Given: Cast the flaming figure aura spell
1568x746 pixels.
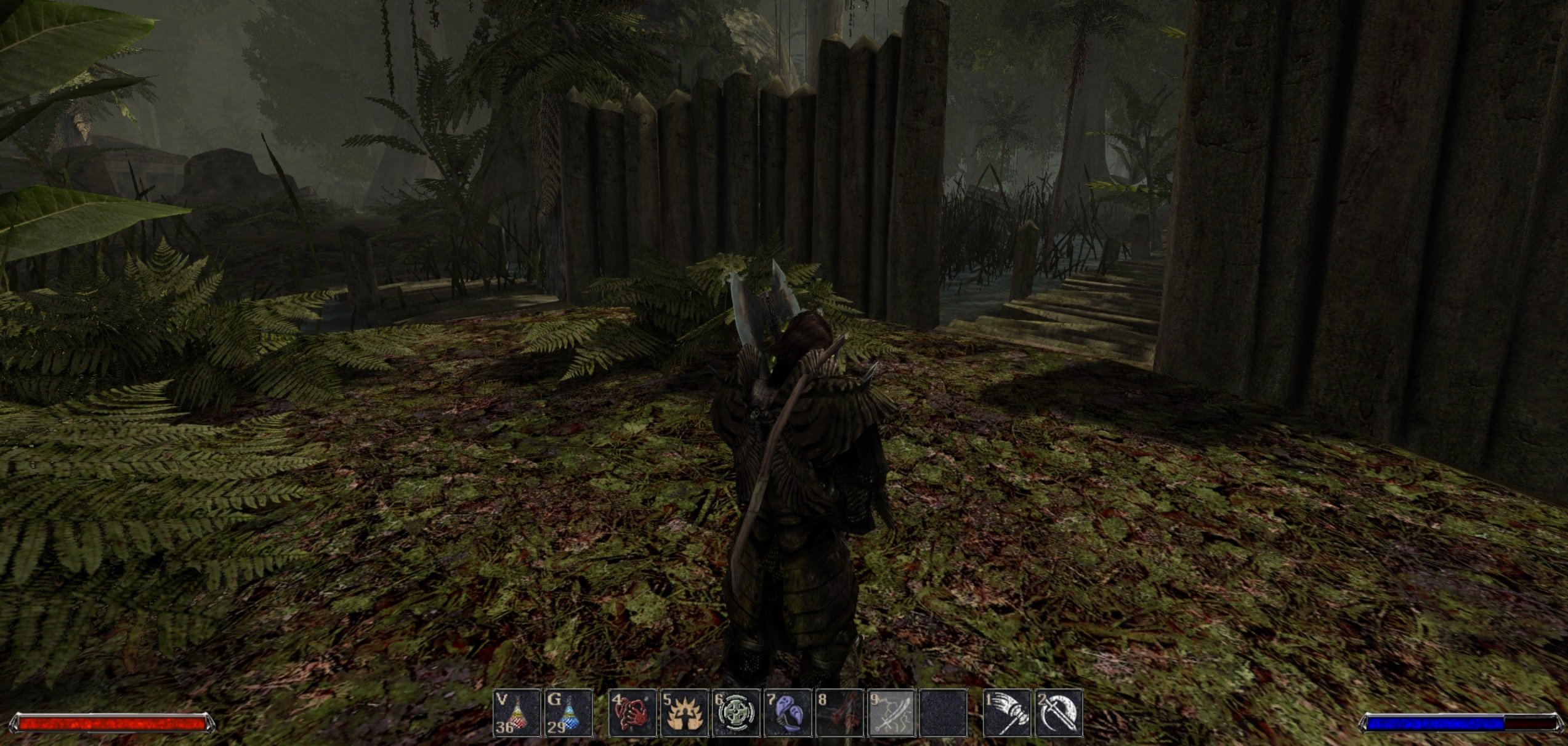Looking at the screenshot, I should (x=684, y=713).
